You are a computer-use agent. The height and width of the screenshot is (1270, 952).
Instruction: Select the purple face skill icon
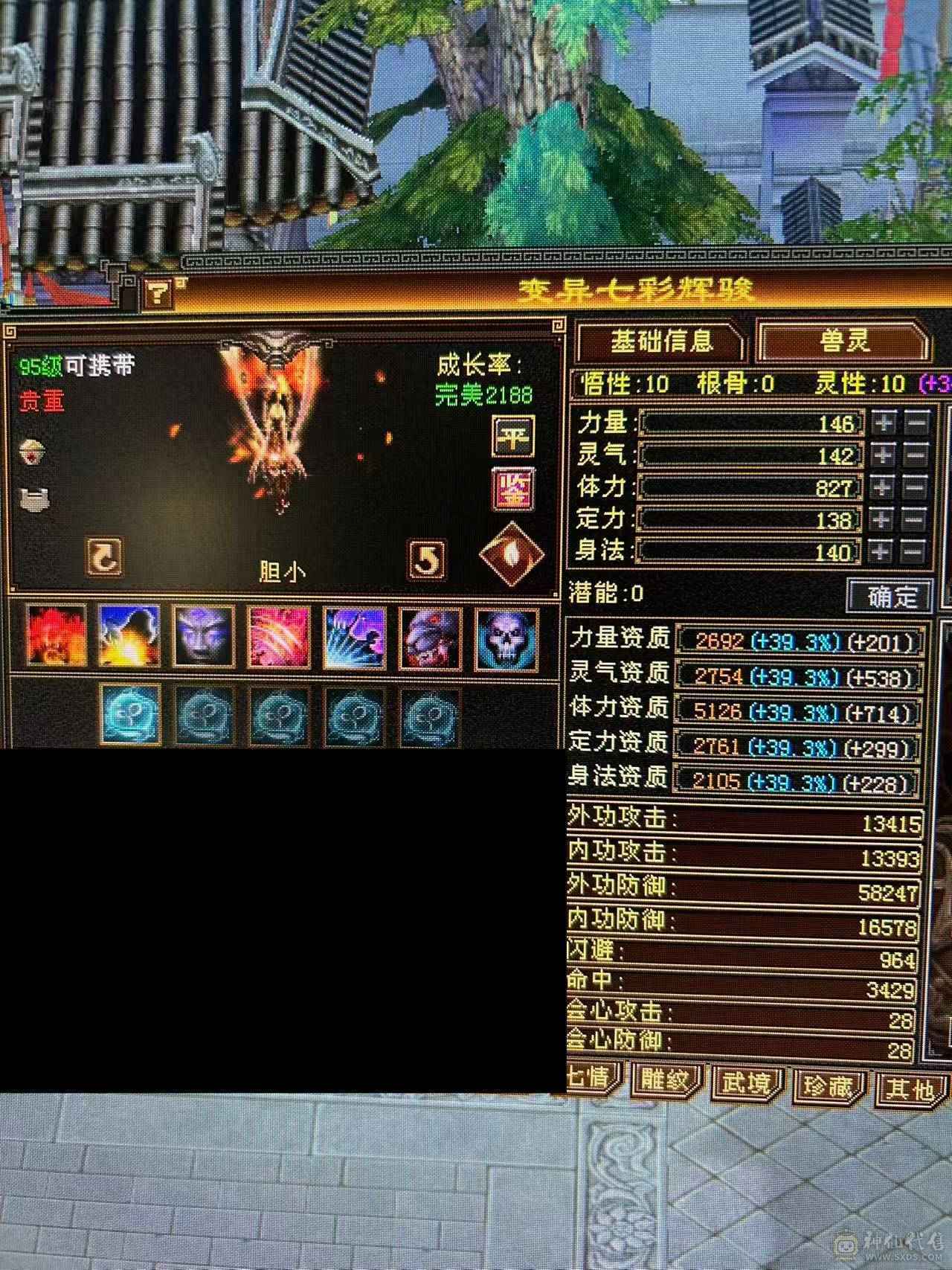point(202,638)
